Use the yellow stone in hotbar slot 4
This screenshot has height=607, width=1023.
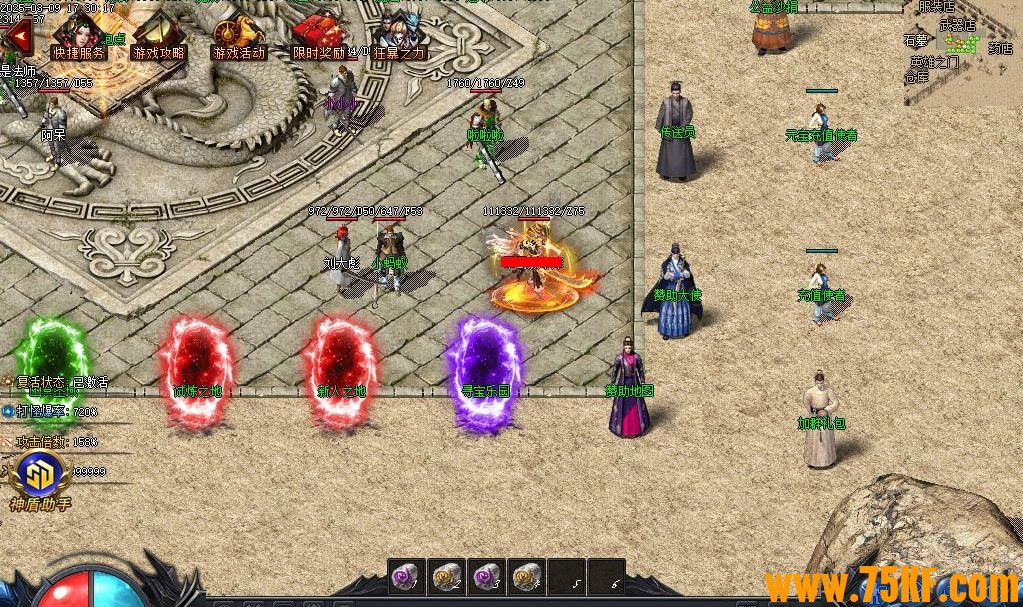[527, 577]
